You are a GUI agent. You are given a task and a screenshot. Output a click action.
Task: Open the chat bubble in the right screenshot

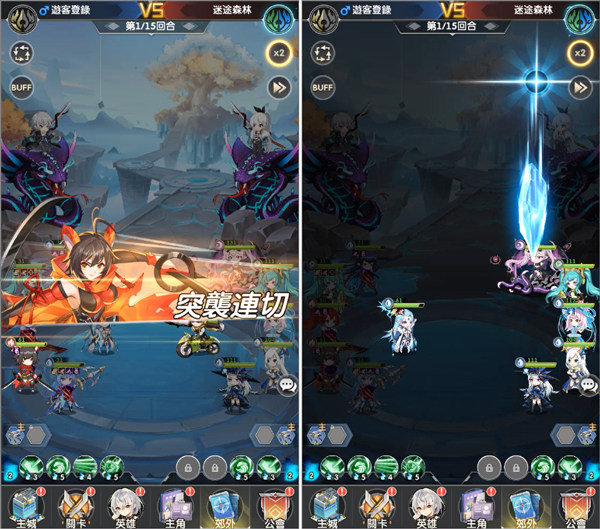point(588,384)
